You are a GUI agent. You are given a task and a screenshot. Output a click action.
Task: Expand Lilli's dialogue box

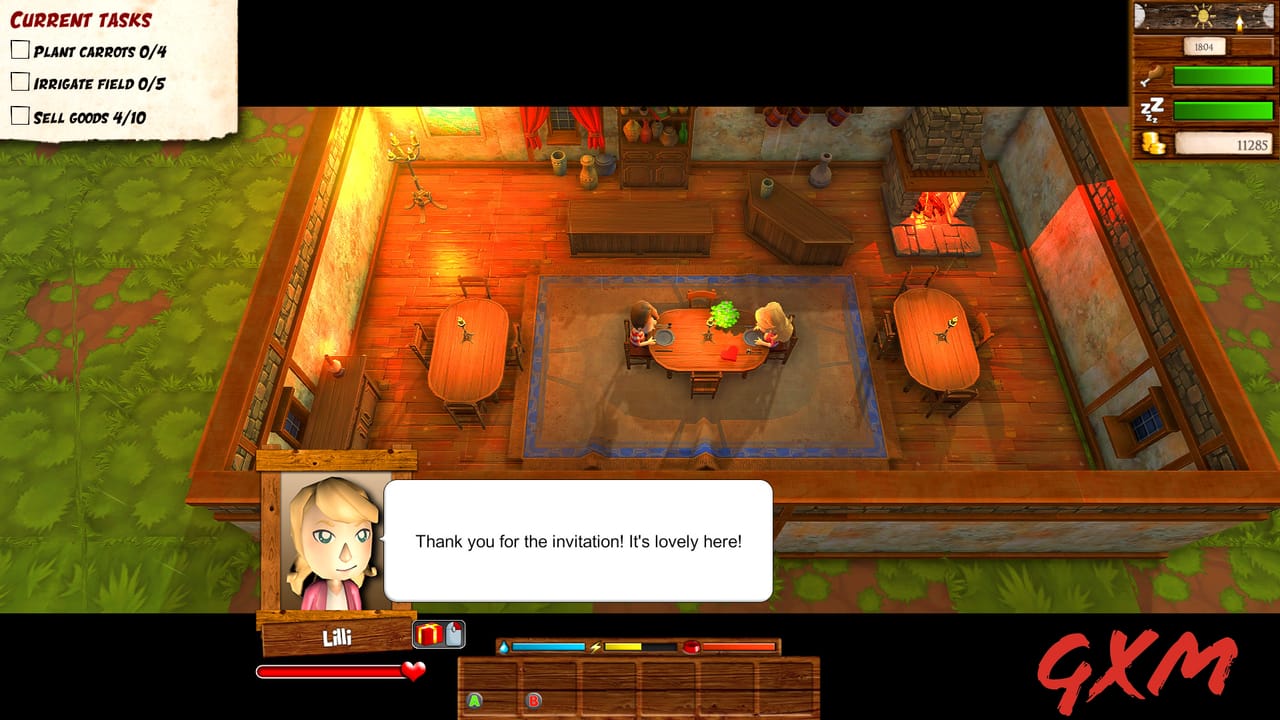578,539
